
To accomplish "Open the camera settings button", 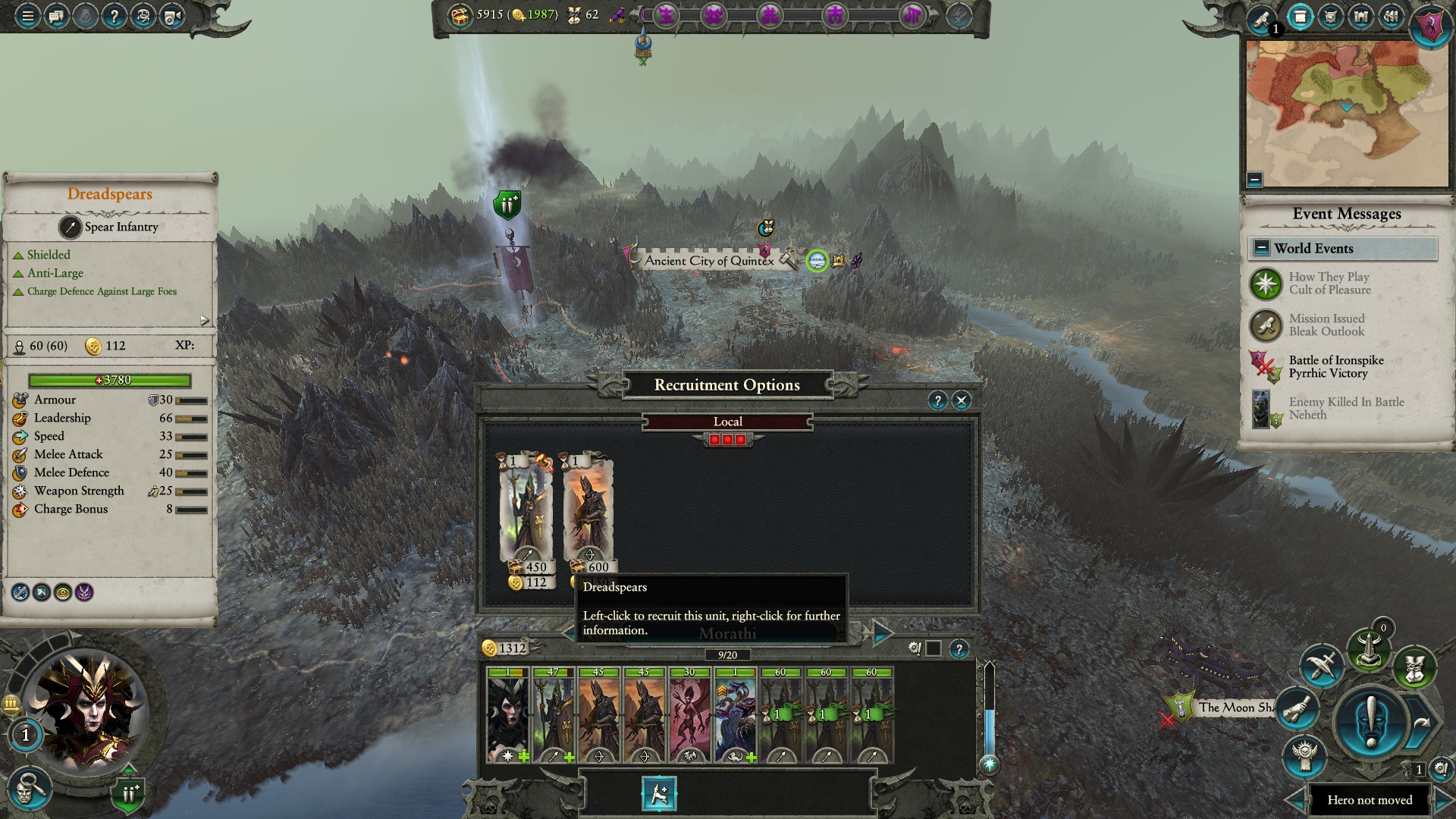I will (x=171, y=15).
